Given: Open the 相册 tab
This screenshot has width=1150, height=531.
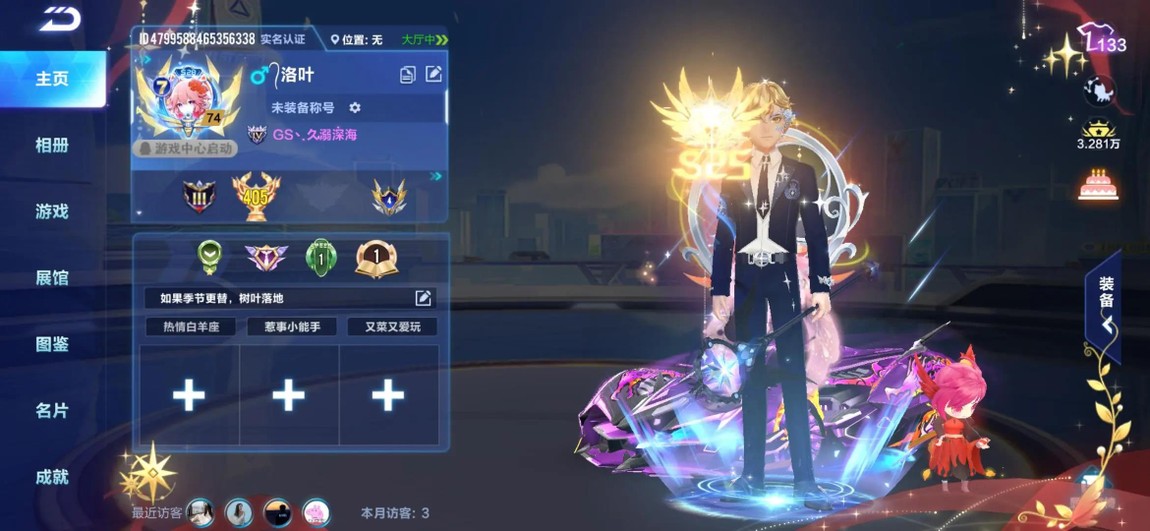Looking at the screenshot, I should coord(52,145).
